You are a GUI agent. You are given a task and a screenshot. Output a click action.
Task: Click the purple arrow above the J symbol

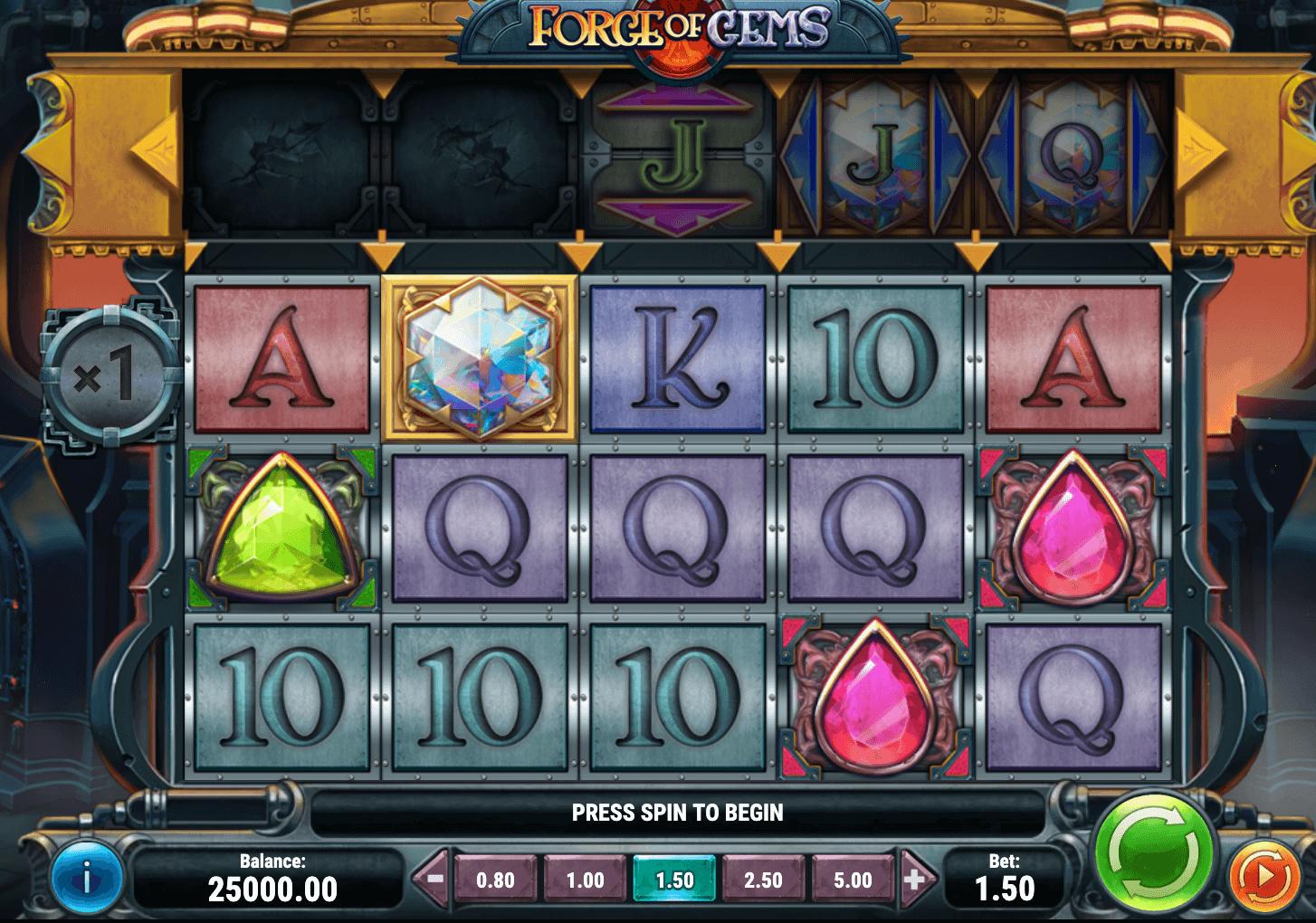click(x=674, y=100)
